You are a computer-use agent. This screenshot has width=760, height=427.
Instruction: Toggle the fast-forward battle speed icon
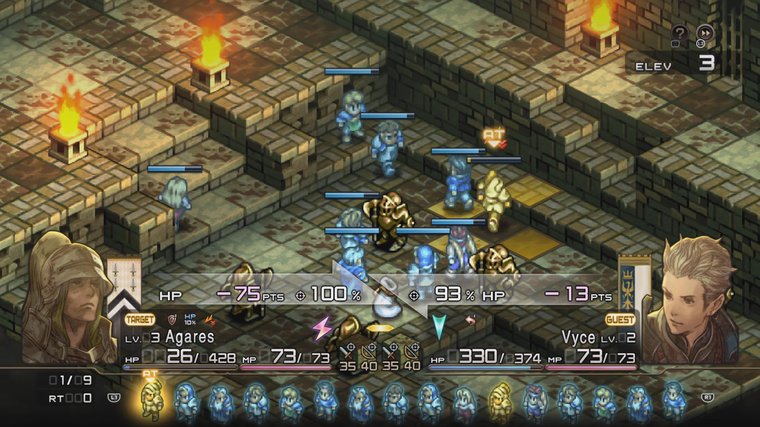click(x=705, y=33)
